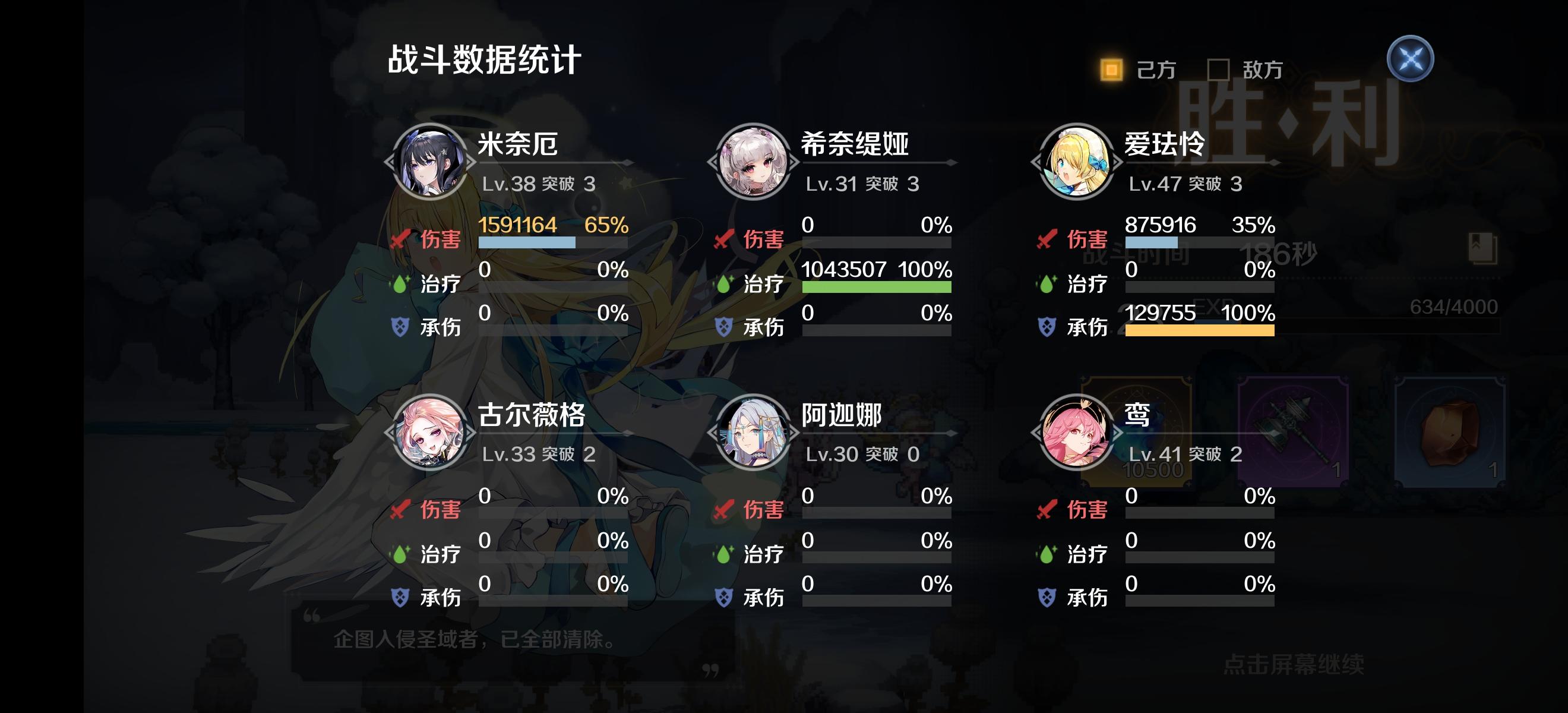Click 米奈厄's red 伤害 sword icon
Viewport: 1568px width, 713px height.
[401, 239]
